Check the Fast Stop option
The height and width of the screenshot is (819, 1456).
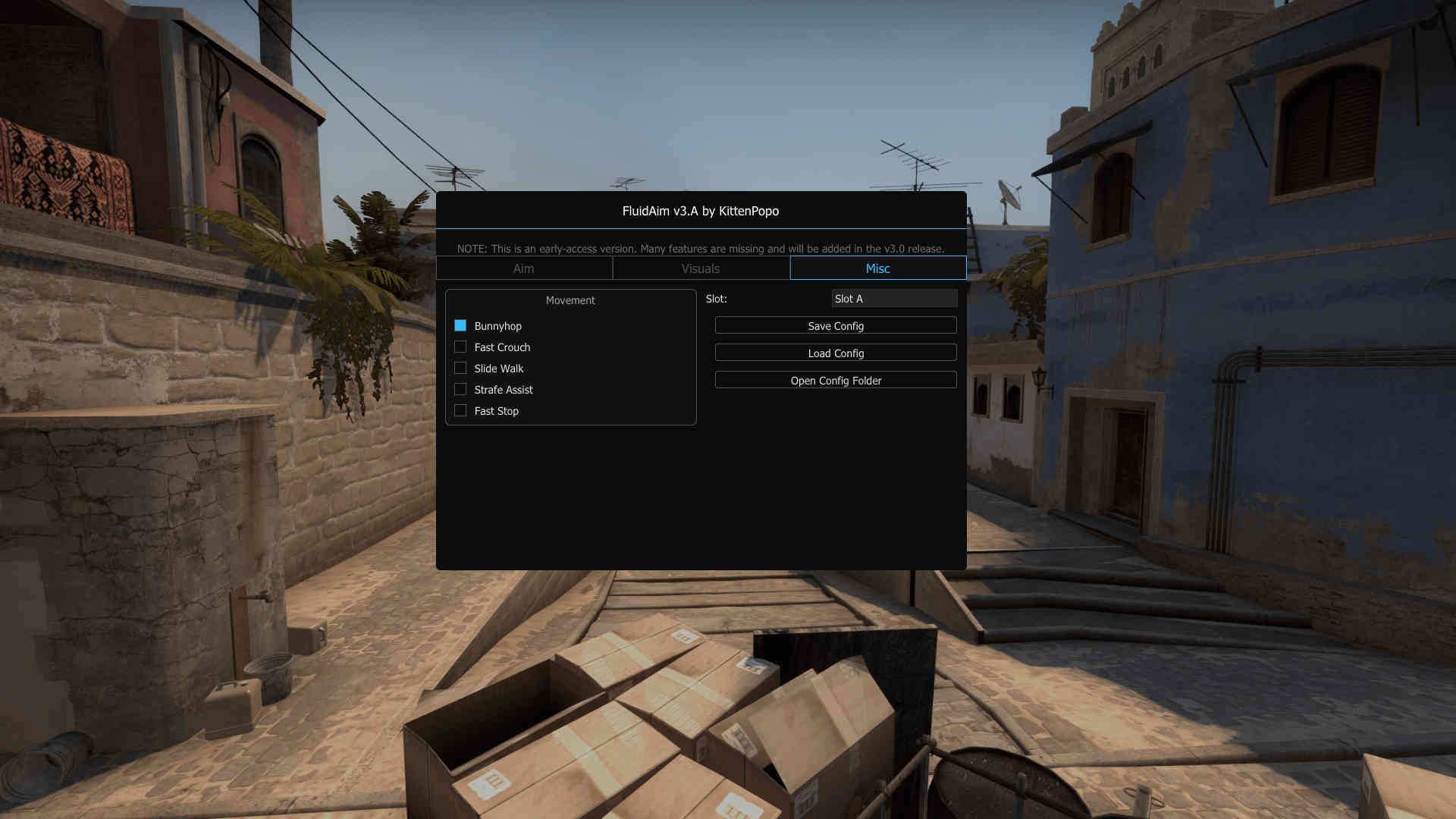tap(460, 409)
